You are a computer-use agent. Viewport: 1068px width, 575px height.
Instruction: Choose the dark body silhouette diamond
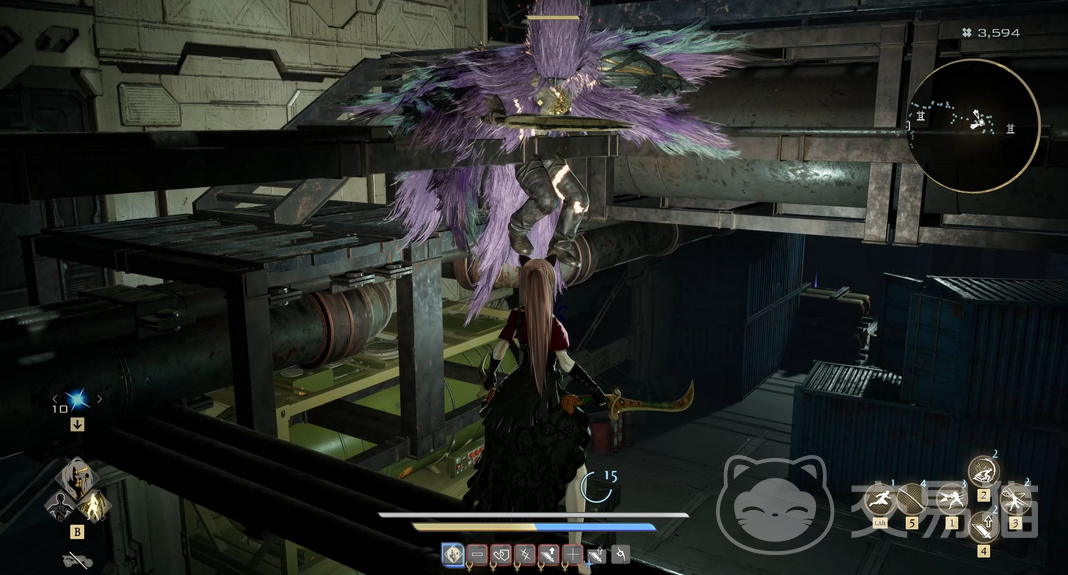tap(61, 504)
